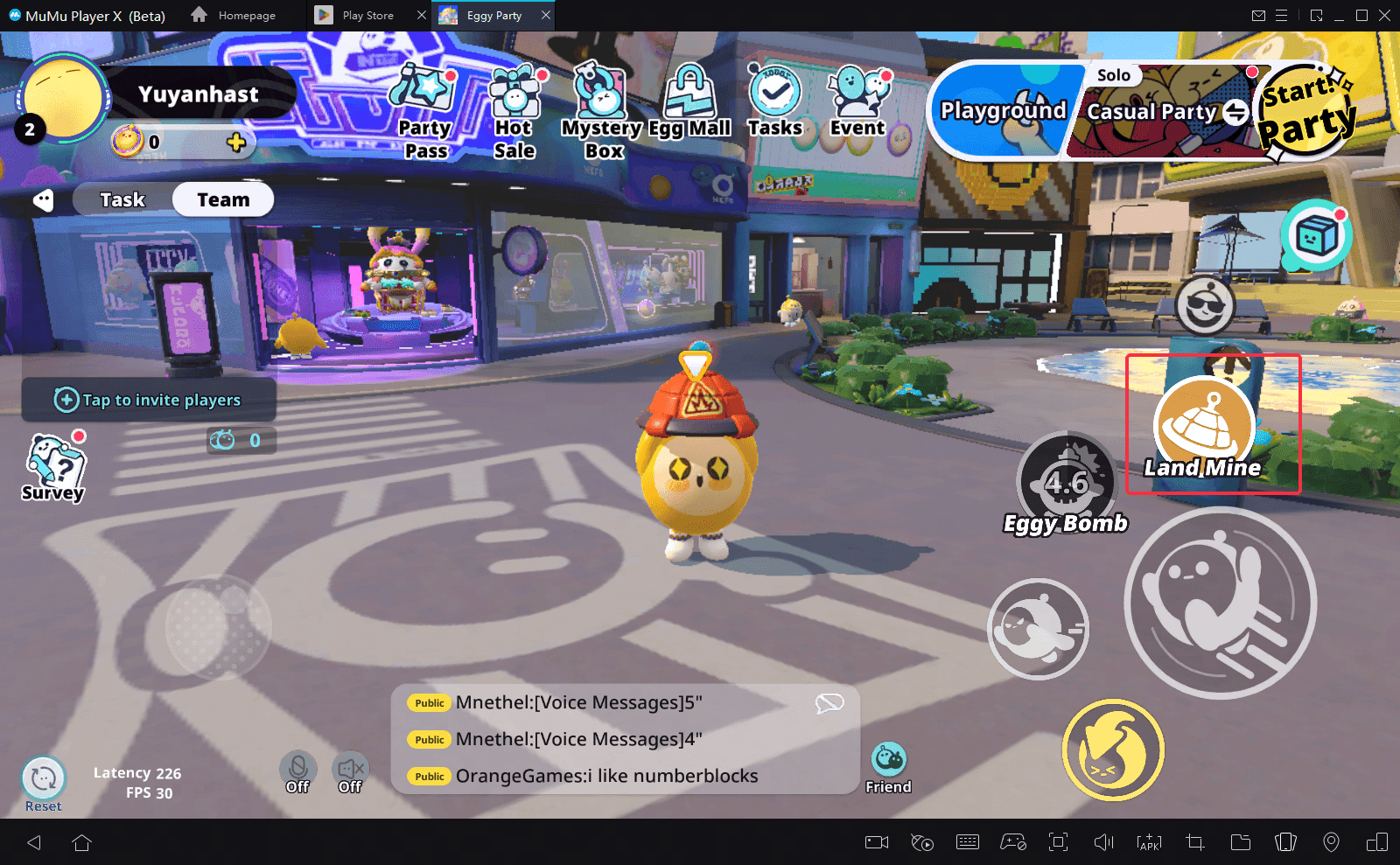
Task: Change the Casual Party game mode
Action: click(x=1235, y=112)
